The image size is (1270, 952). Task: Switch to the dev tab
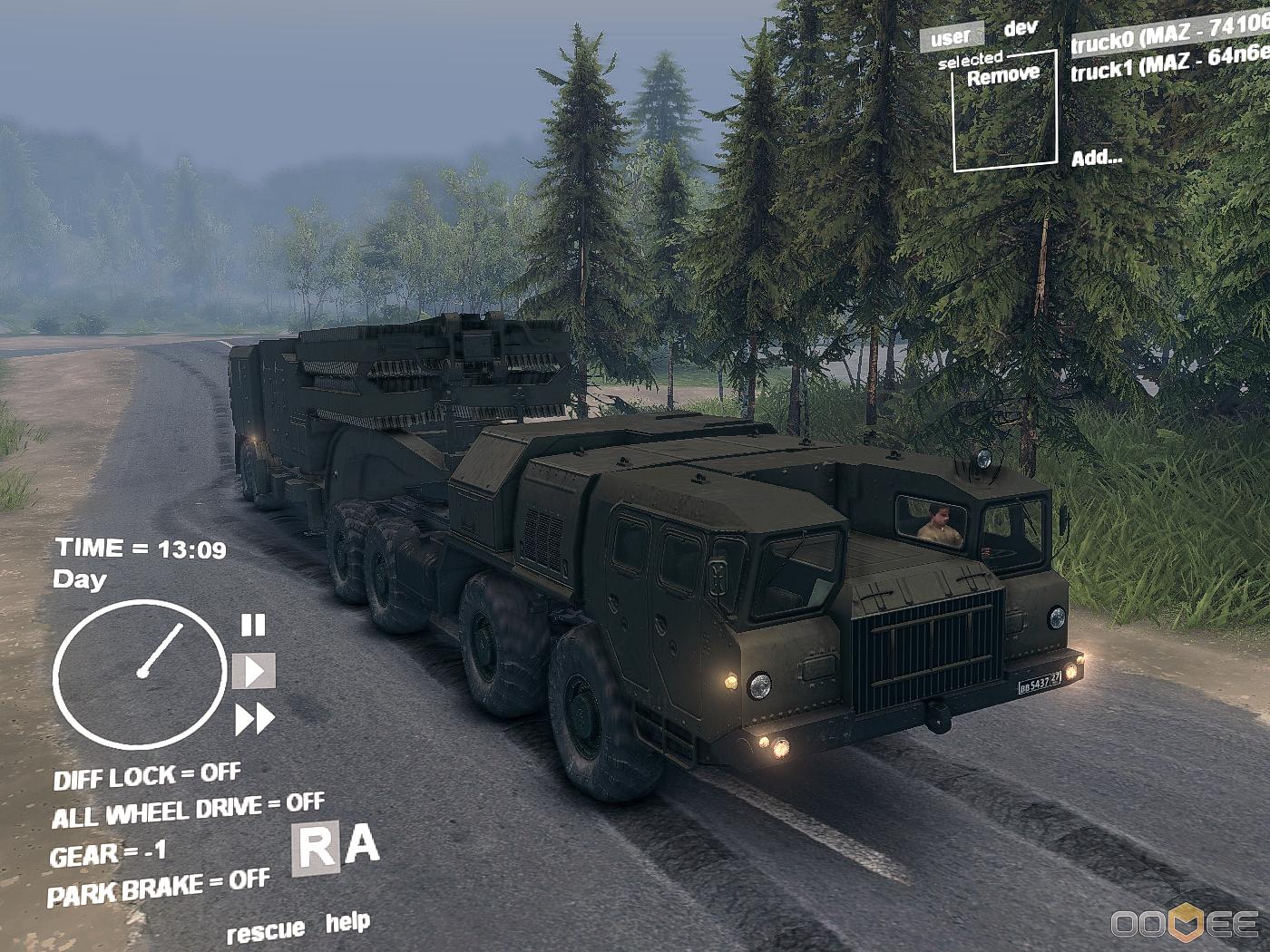pos(1021,28)
